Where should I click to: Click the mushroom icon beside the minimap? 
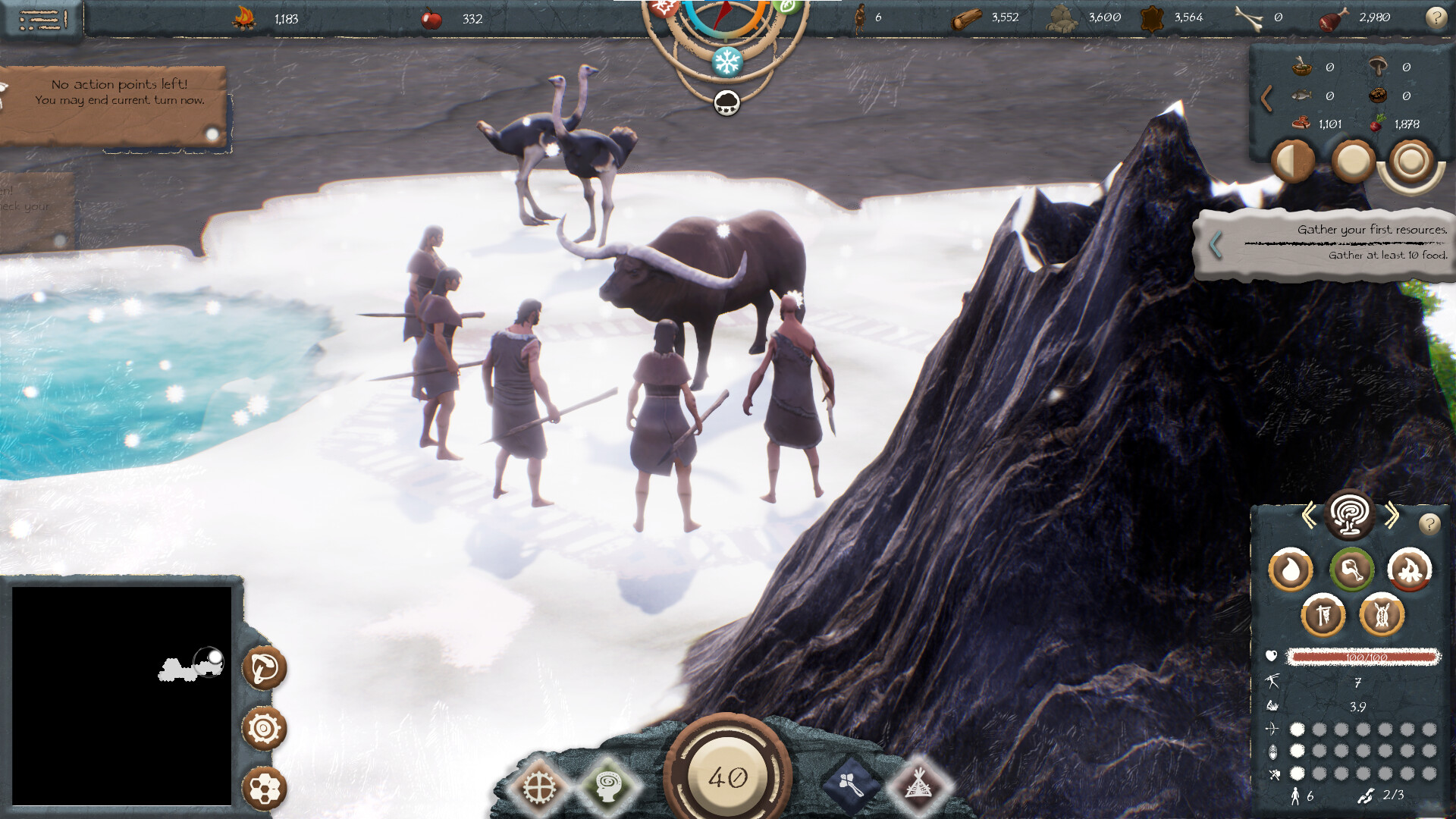(x=265, y=670)
